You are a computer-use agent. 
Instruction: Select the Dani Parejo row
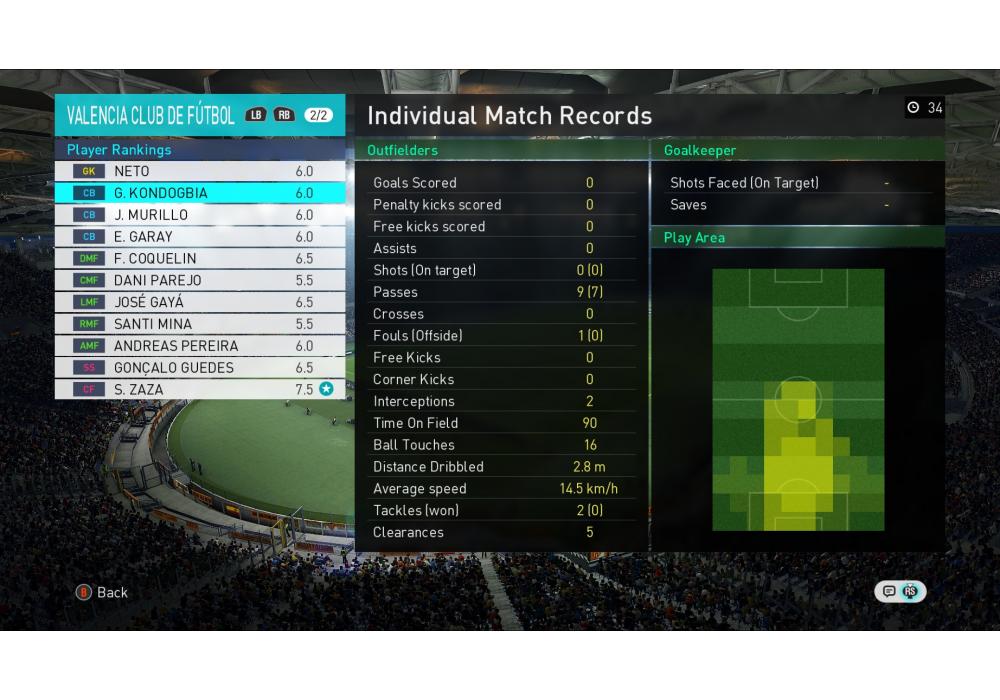pos(200,280)
